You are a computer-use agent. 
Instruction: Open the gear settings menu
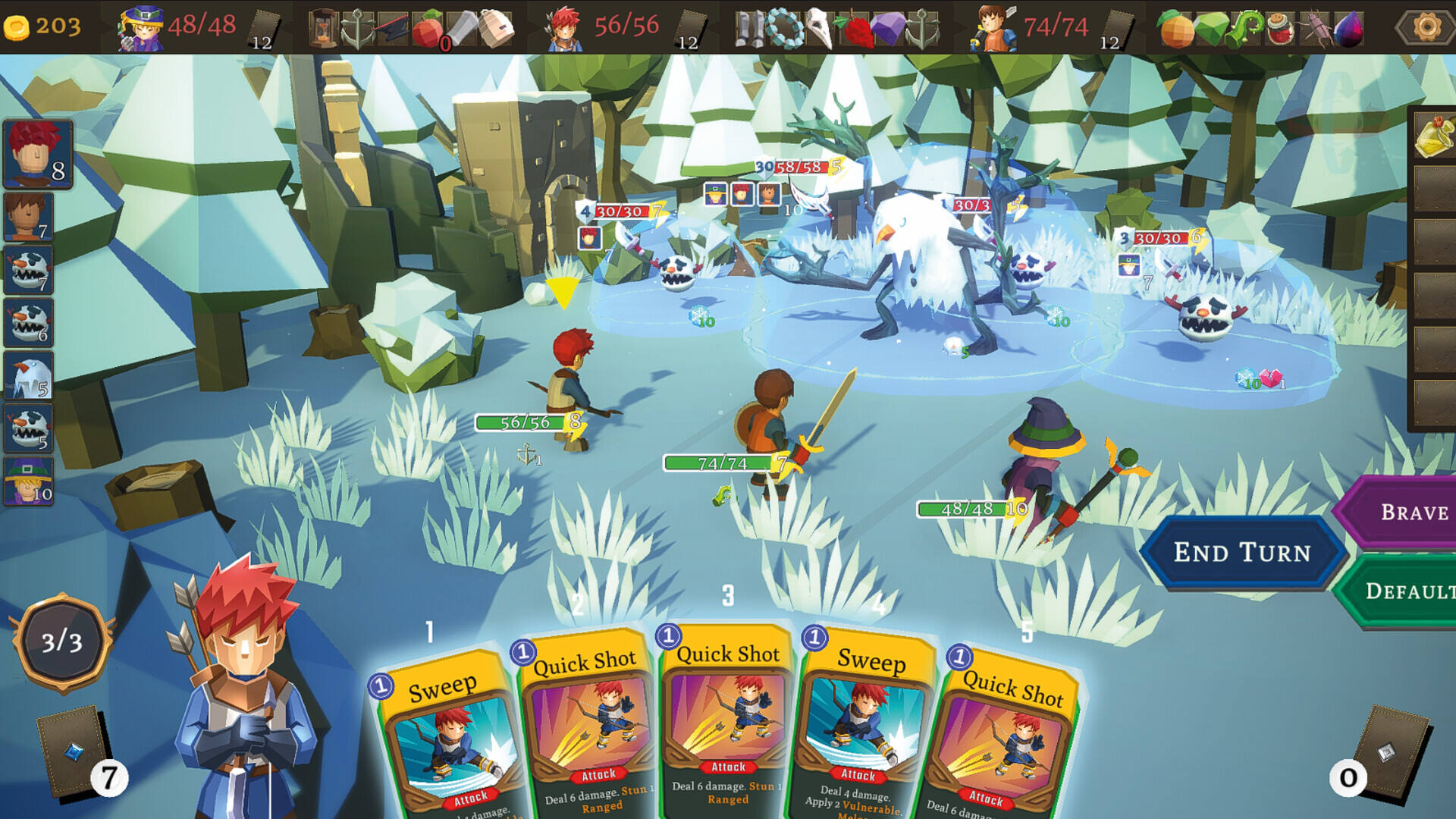[1426, 27]
